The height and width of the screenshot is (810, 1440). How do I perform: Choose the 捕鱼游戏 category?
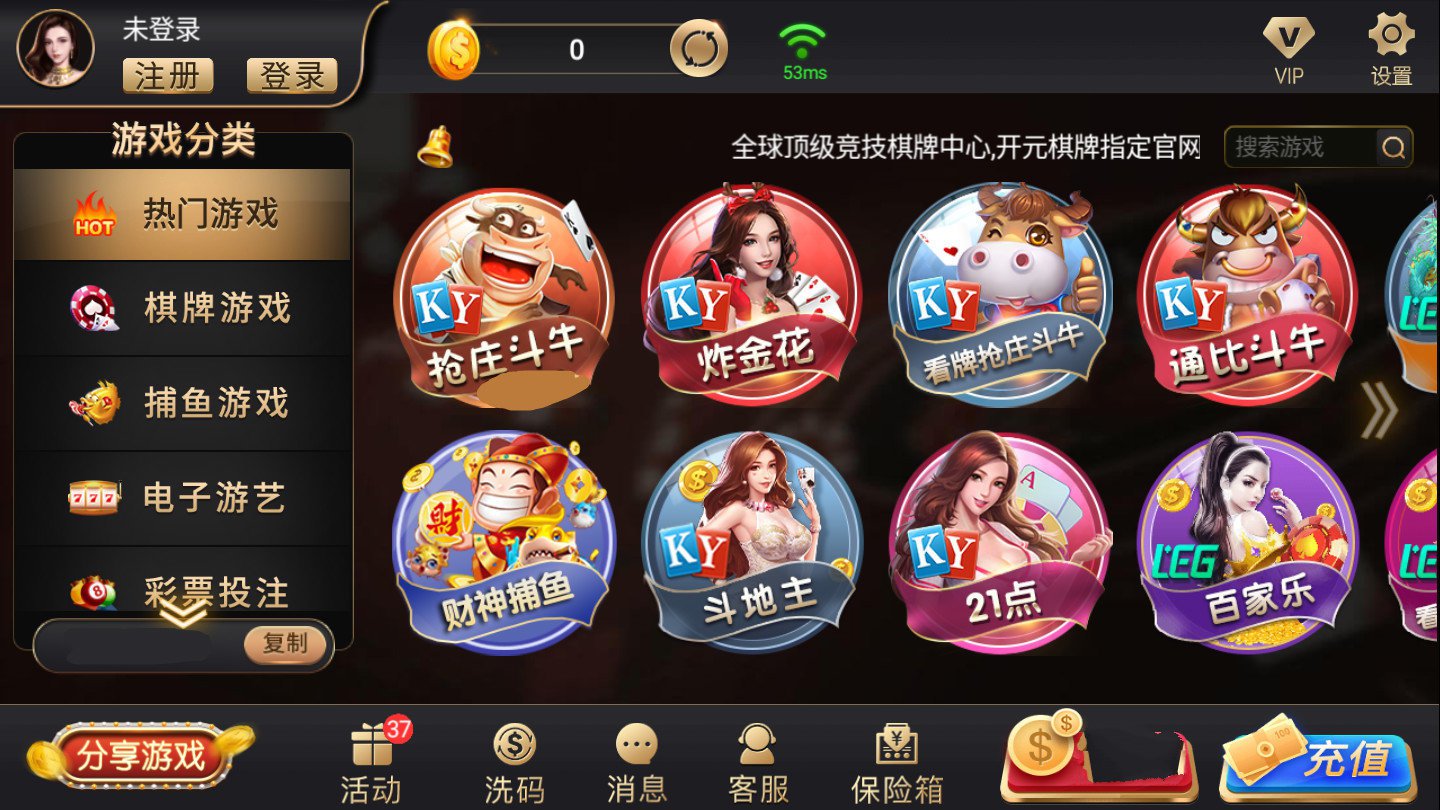[x=183, y=403]
